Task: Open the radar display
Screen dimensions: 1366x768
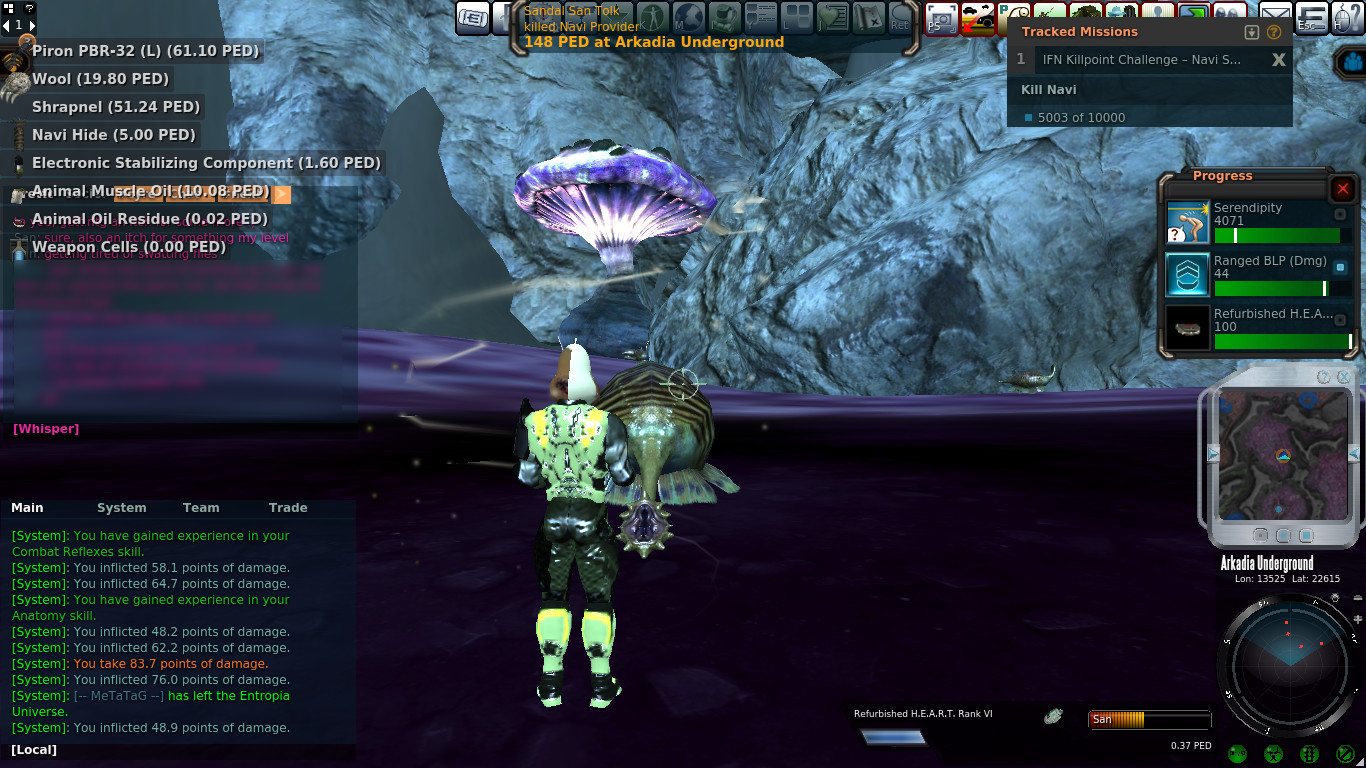Action: click(x=1289, y=664)
